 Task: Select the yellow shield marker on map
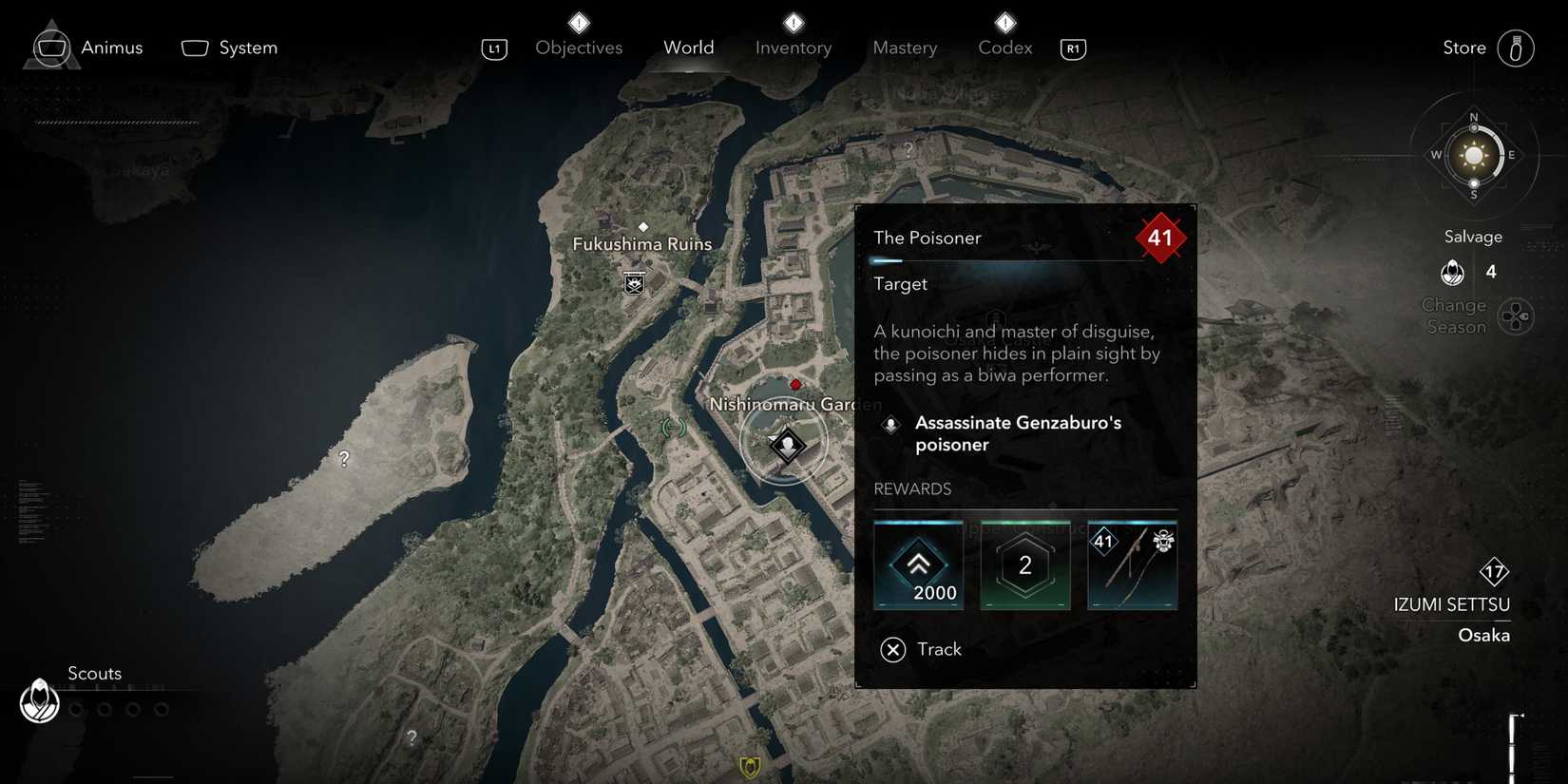coord(750,767)
